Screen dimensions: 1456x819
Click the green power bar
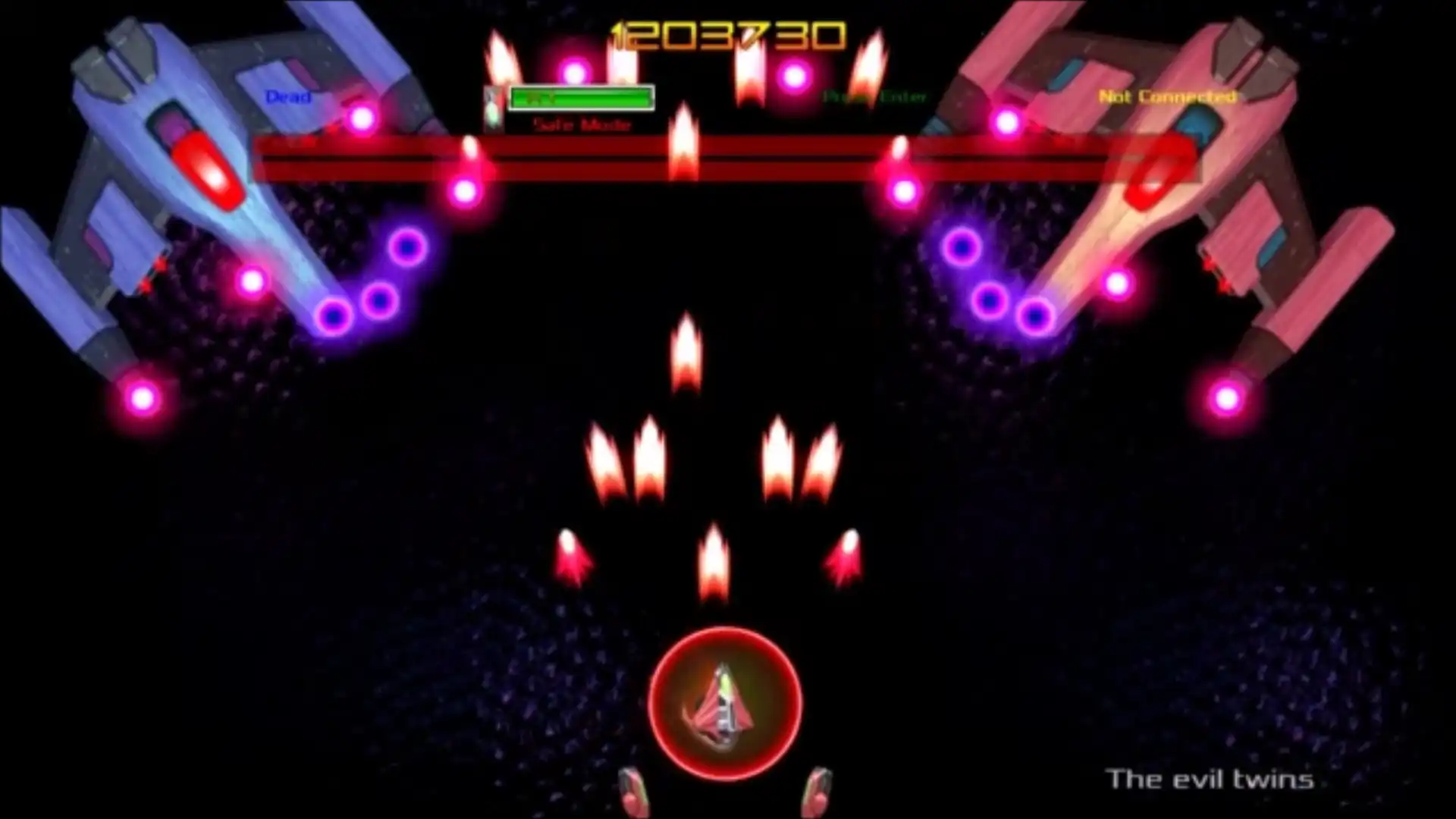581,97
